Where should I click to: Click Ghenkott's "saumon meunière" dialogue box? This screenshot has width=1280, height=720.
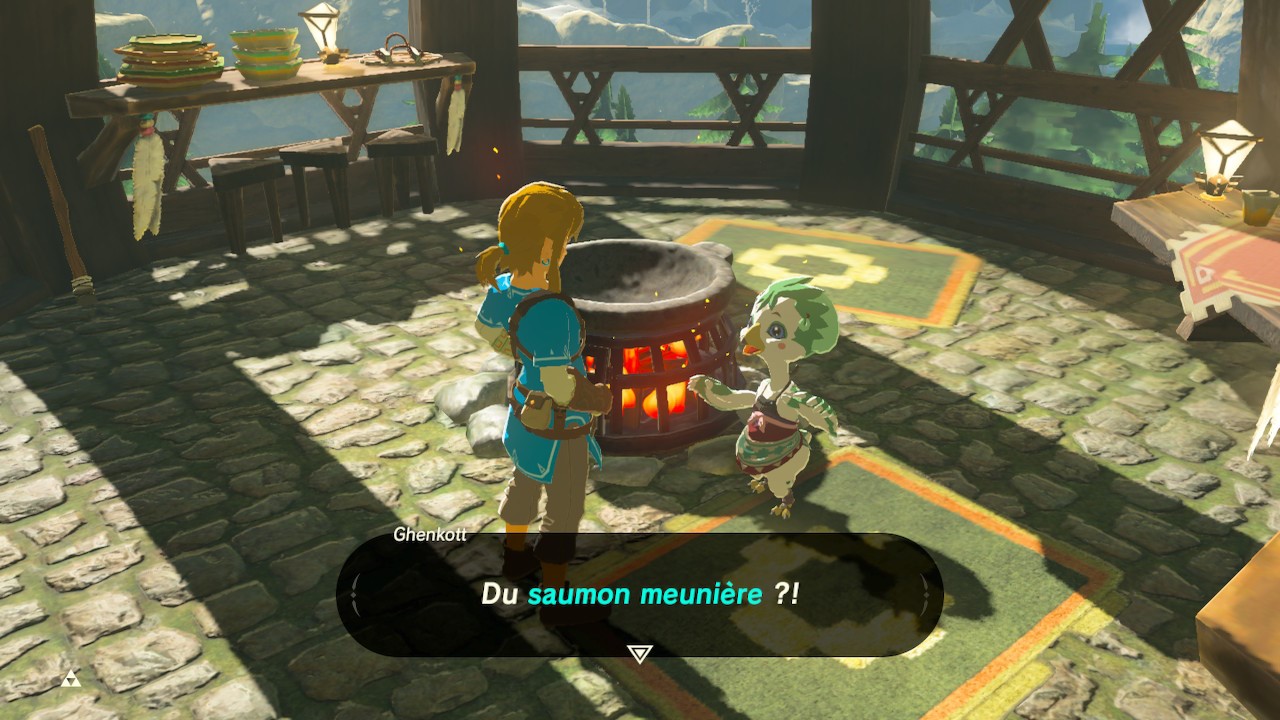[x=639, y=594]
